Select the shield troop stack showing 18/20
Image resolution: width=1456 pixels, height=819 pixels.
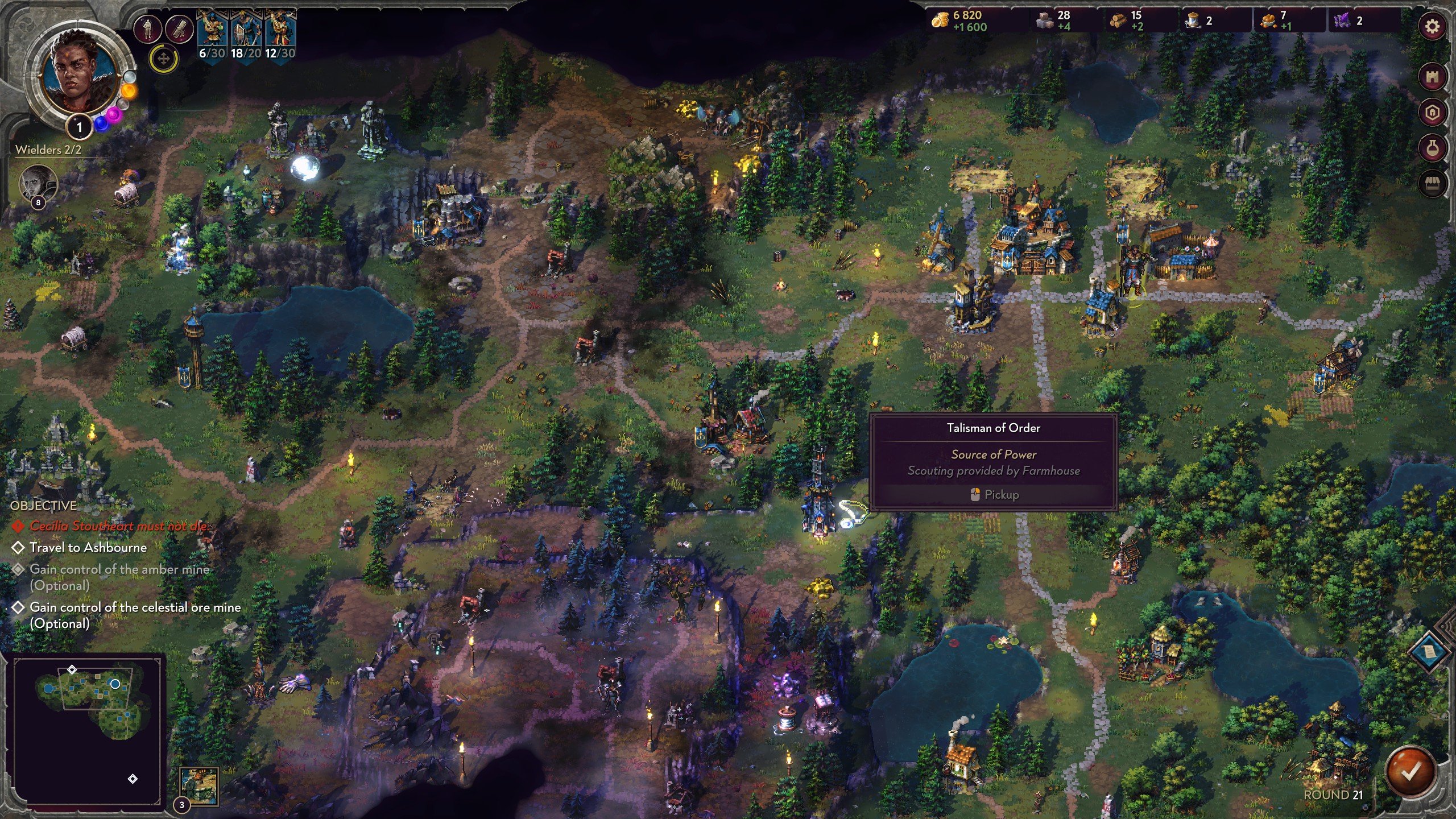coord(246,35)
